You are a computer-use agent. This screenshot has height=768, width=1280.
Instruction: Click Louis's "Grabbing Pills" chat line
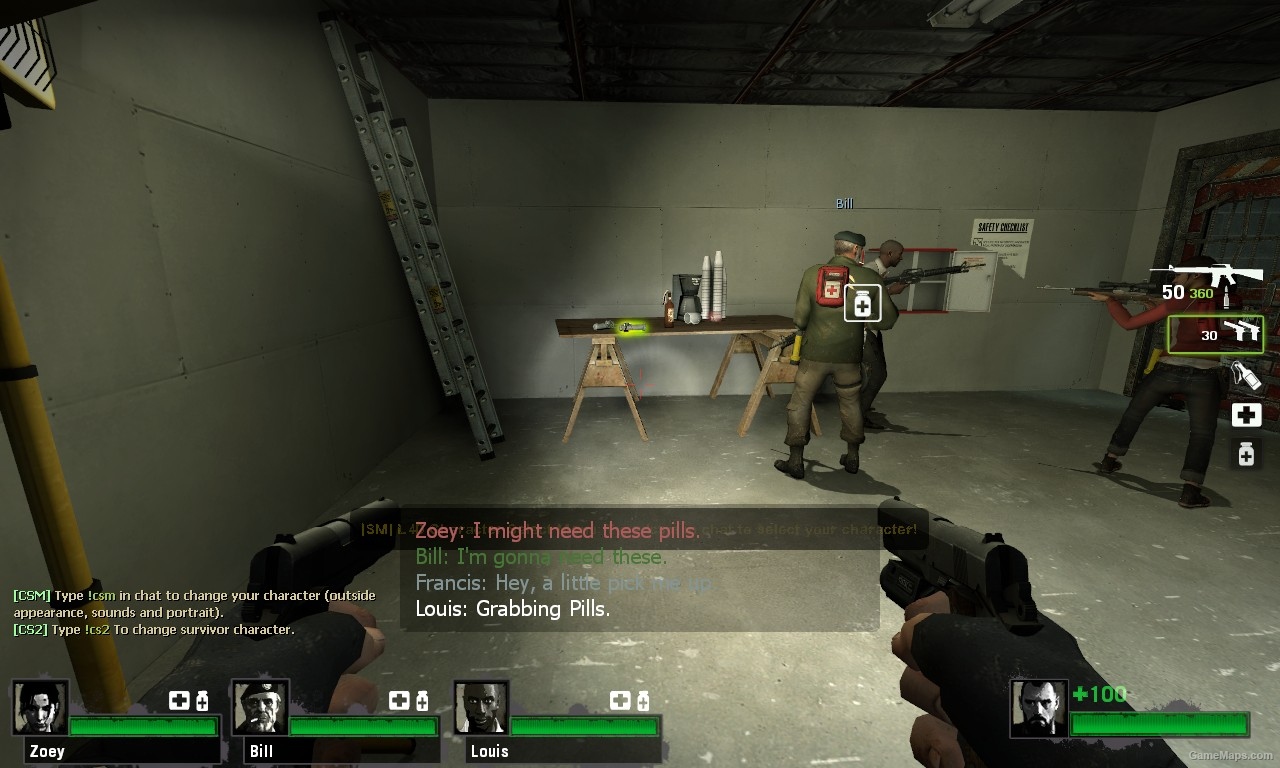tap(512, 608)
